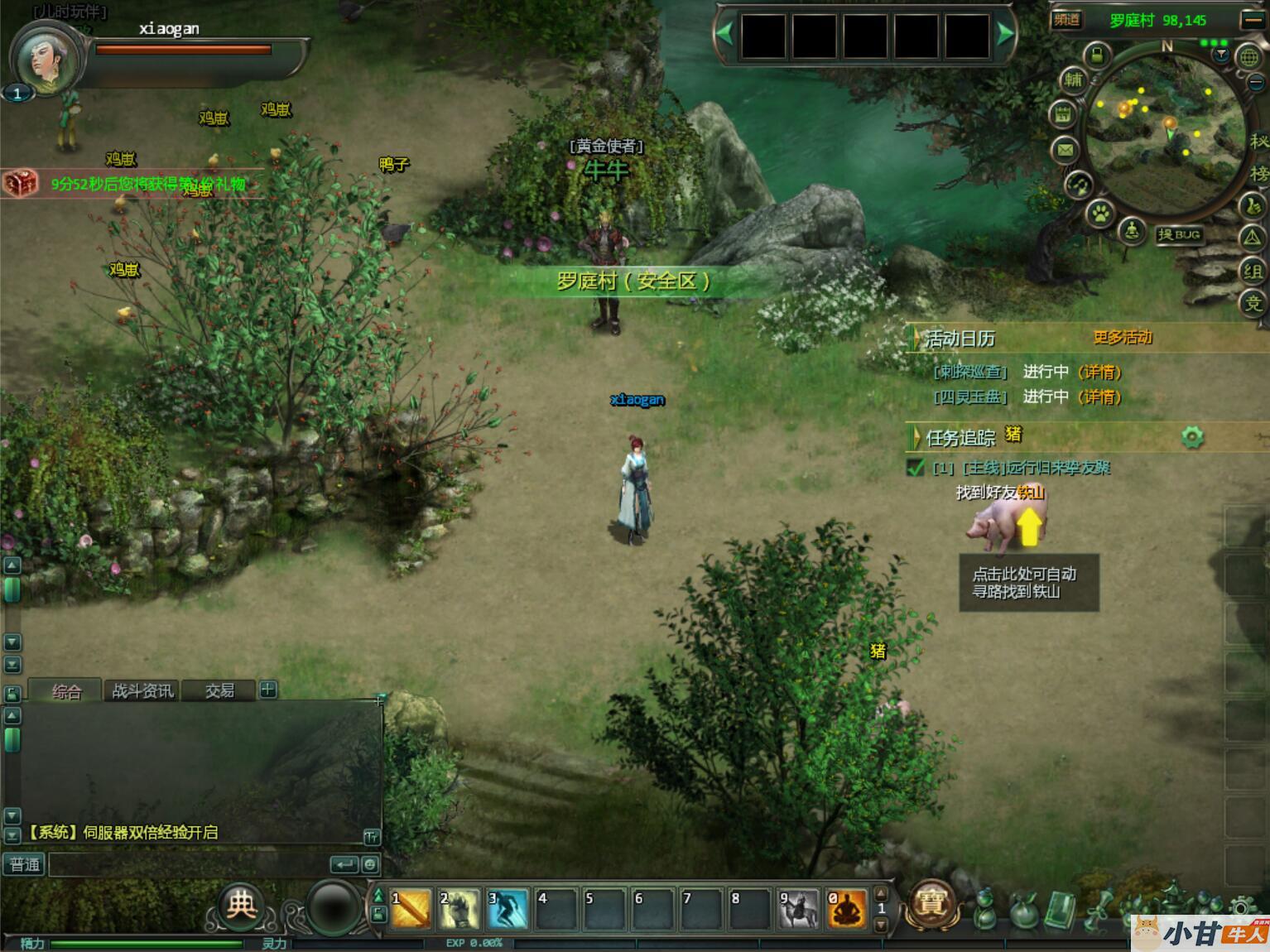
Task: Click the chat message input box
Action: coord(189,865)
